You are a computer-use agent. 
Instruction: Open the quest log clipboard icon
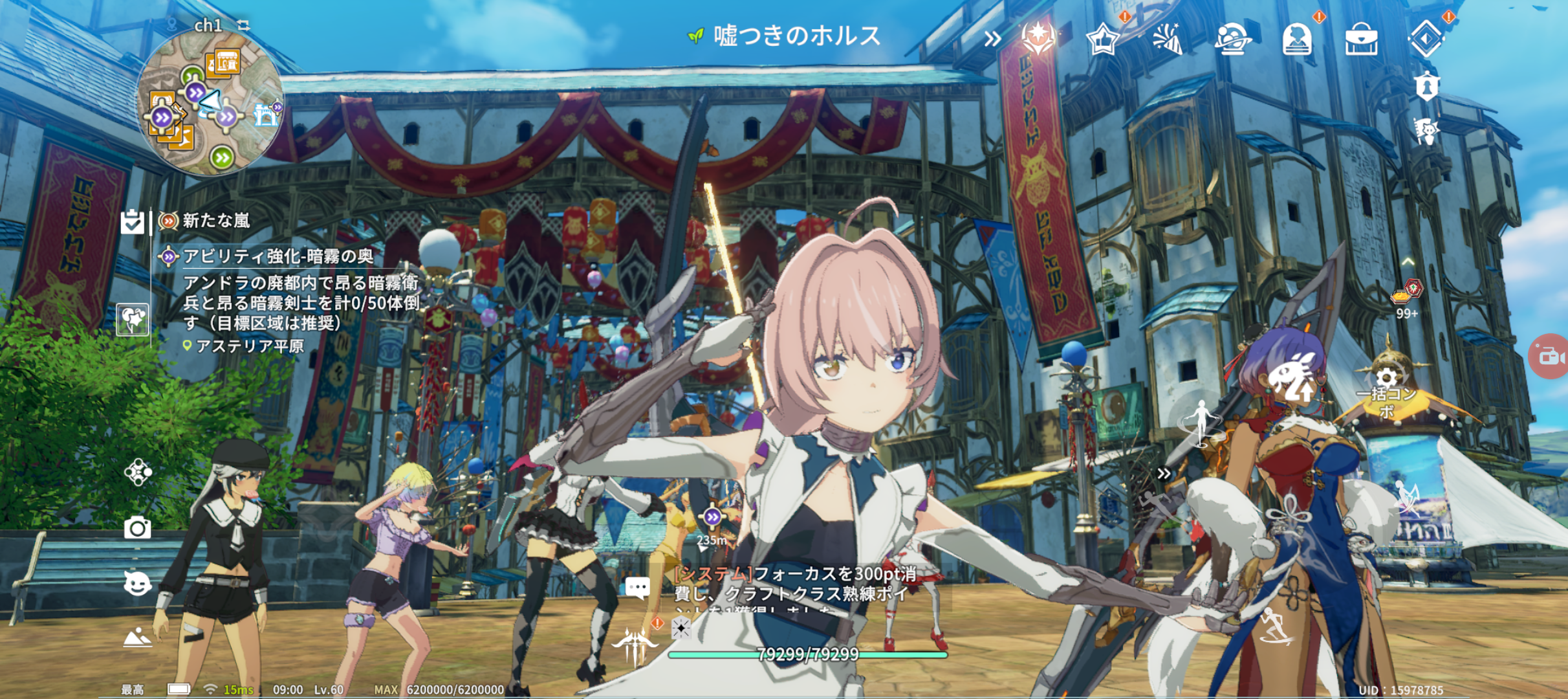pos(133,222)
